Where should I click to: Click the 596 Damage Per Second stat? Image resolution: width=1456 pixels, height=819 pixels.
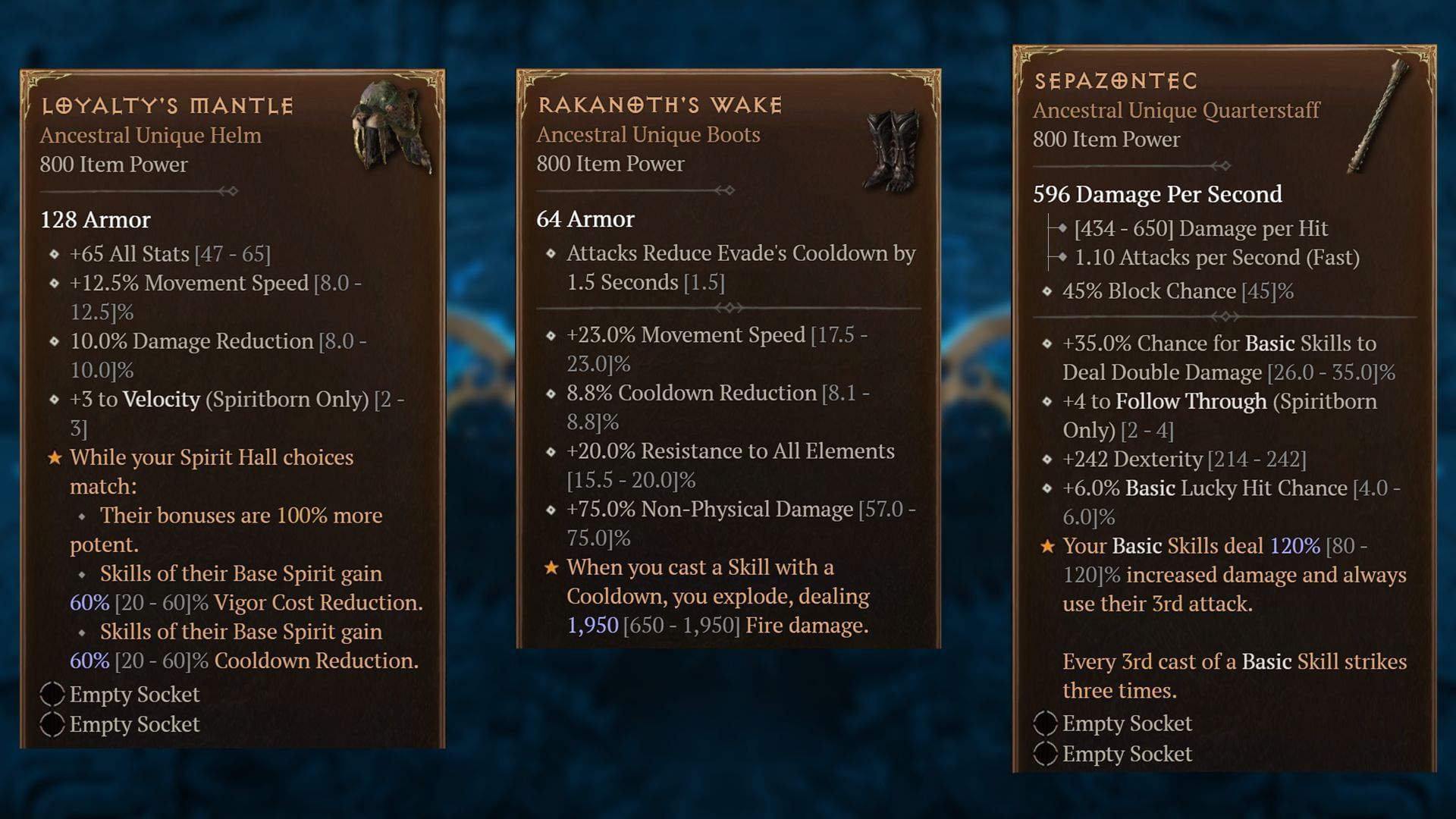tap(1156, 194)
